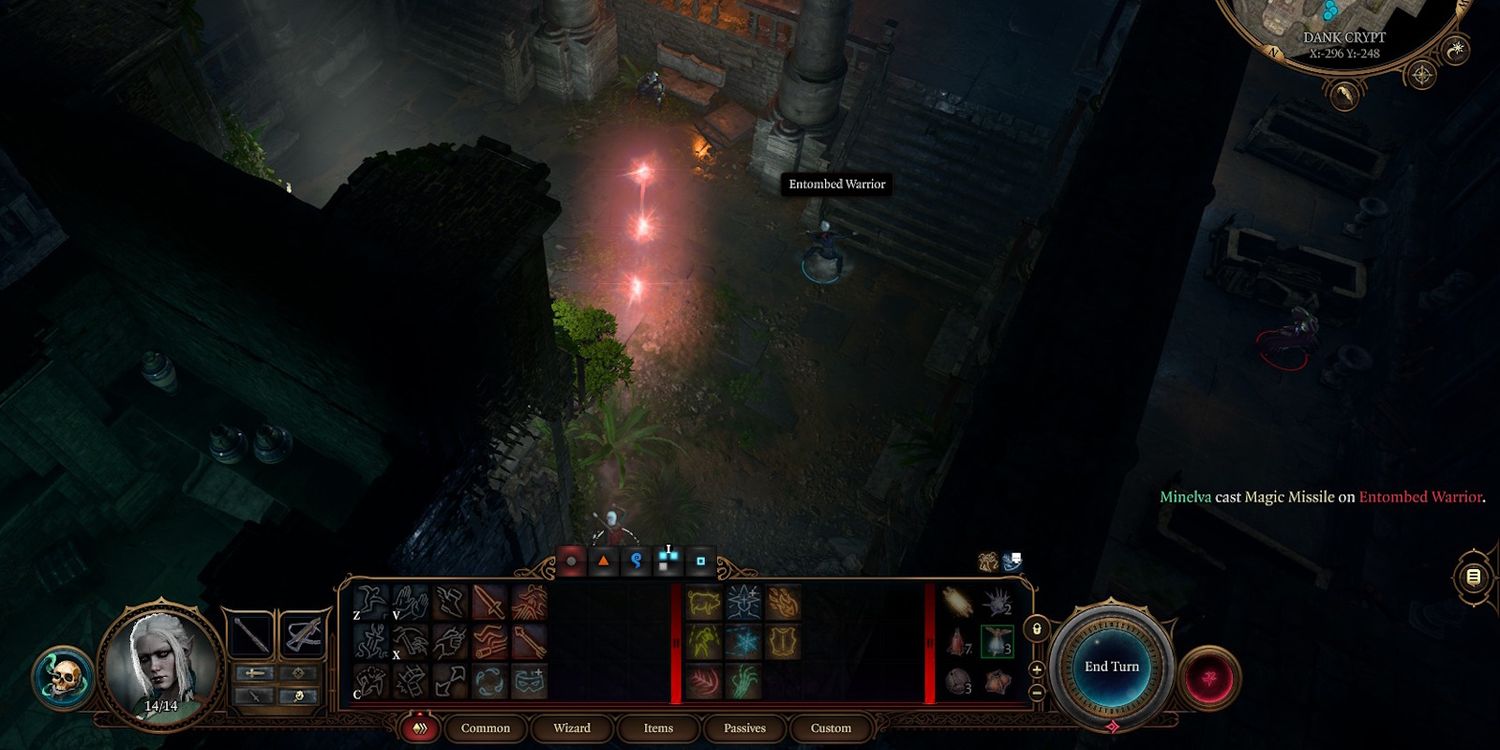The height and width of the screenshot is (750, 1500).
Task: Use the red potion with count 7
Action: click(957, 642)
